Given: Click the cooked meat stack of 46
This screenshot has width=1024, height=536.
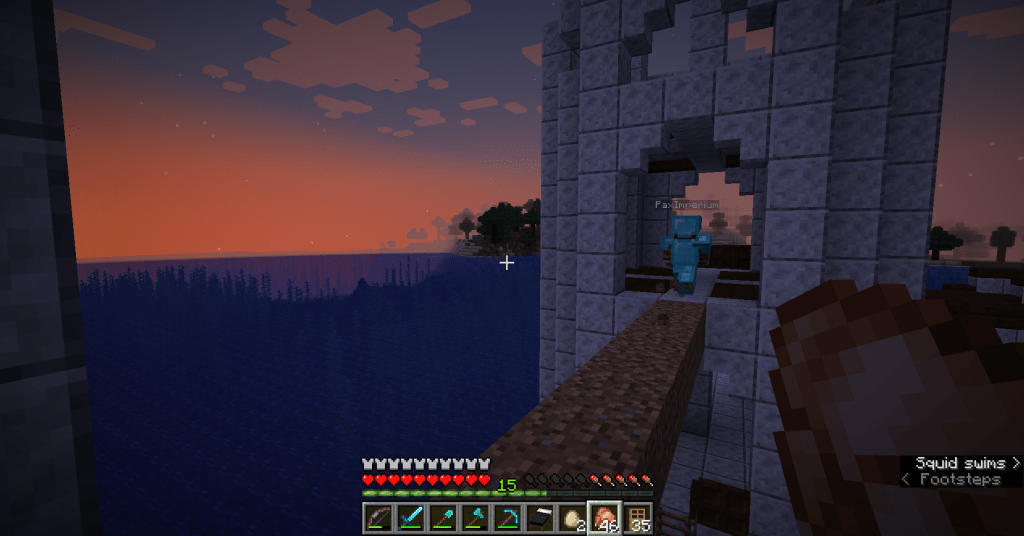Looking at the screenshot, I should click(x=604, y=517).
